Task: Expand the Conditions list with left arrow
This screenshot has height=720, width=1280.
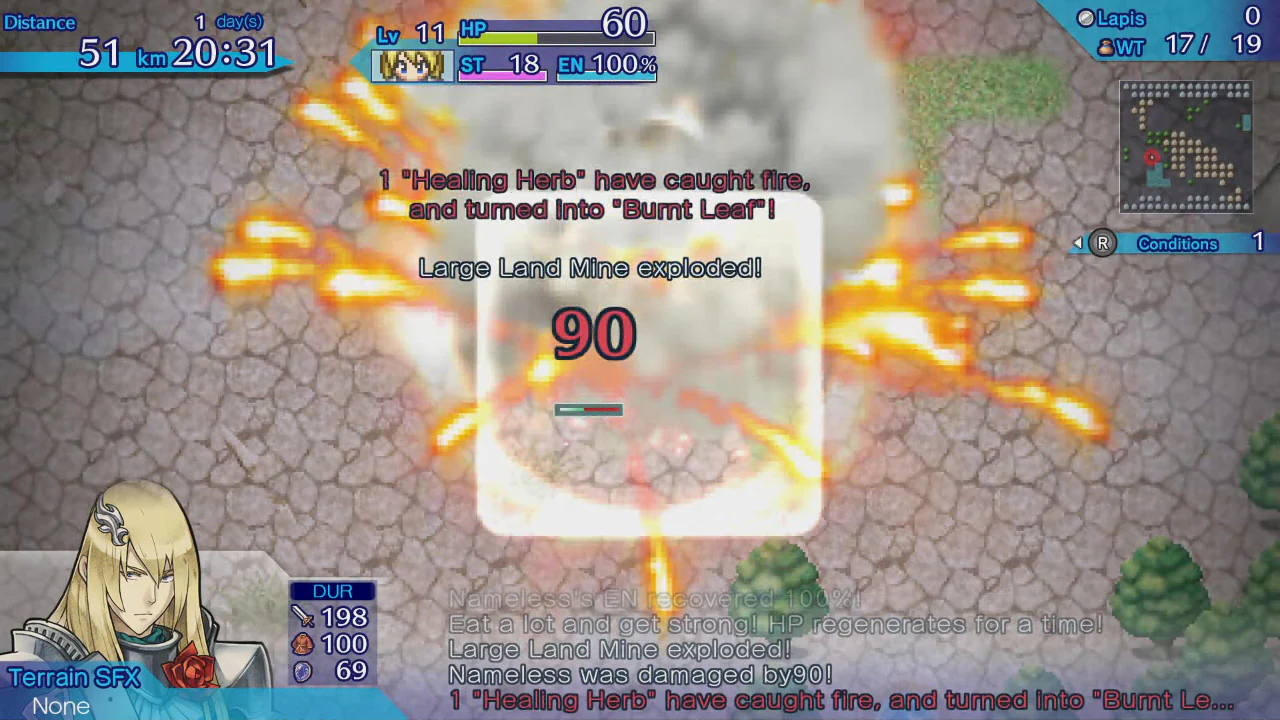Action: pos(1076,243)
